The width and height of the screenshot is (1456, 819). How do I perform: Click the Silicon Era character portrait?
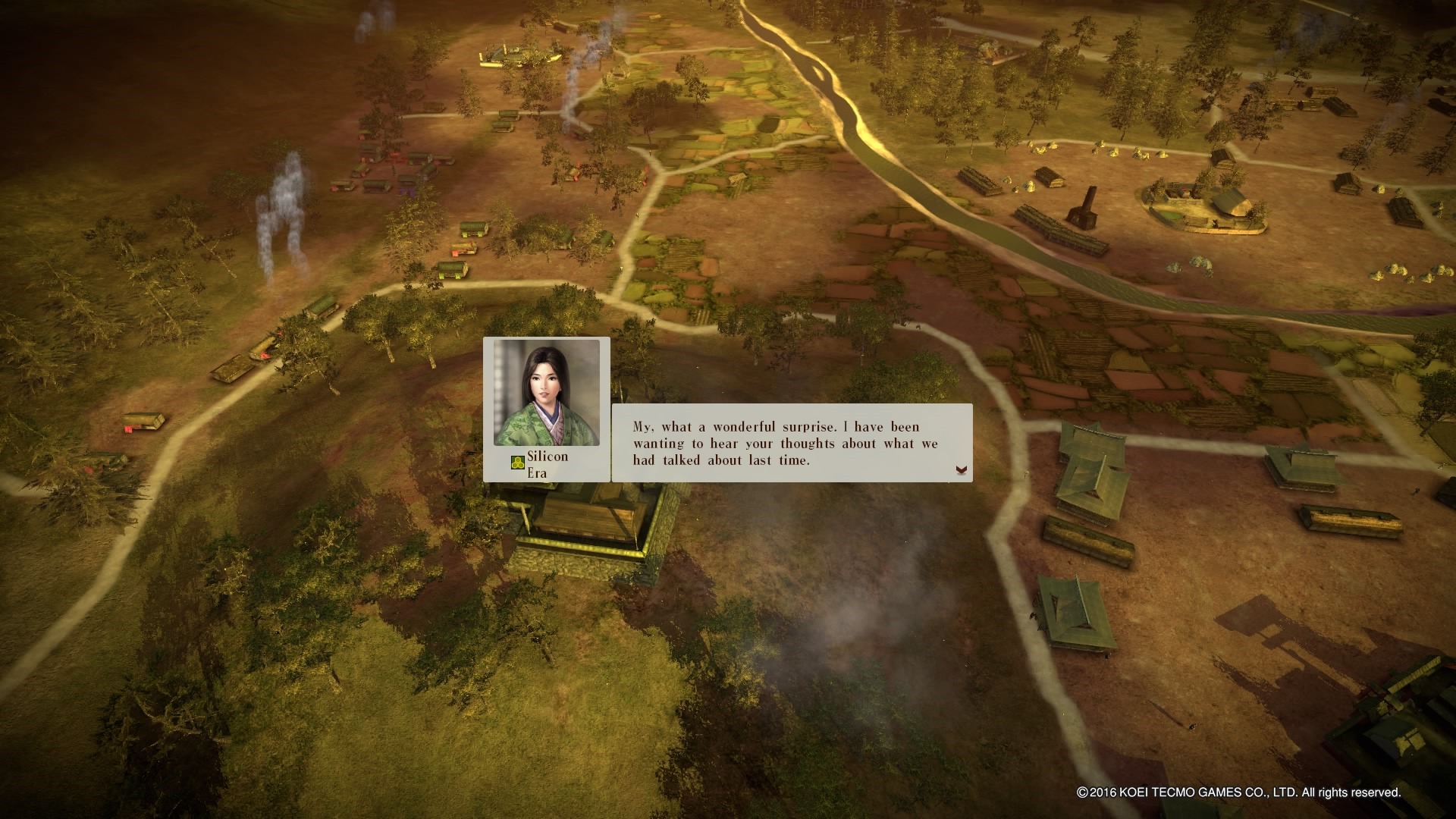point(546,393)
